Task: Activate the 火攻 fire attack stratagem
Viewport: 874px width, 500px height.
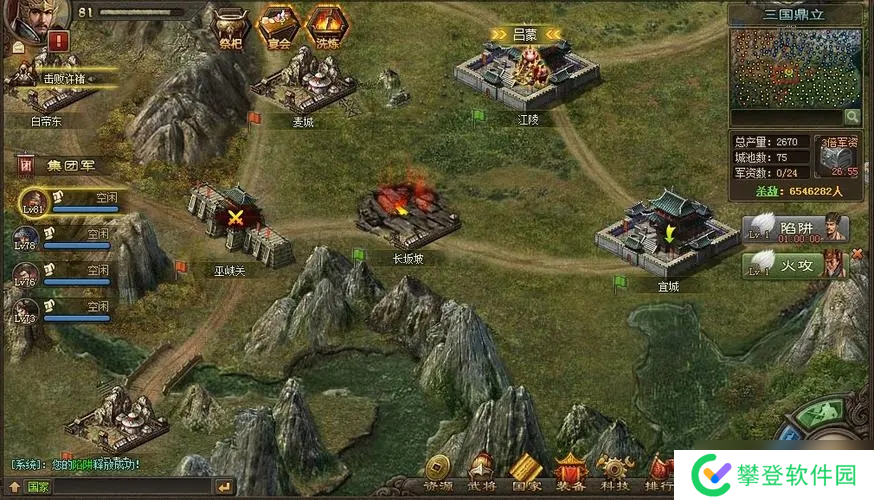Action: pos(795,265)
